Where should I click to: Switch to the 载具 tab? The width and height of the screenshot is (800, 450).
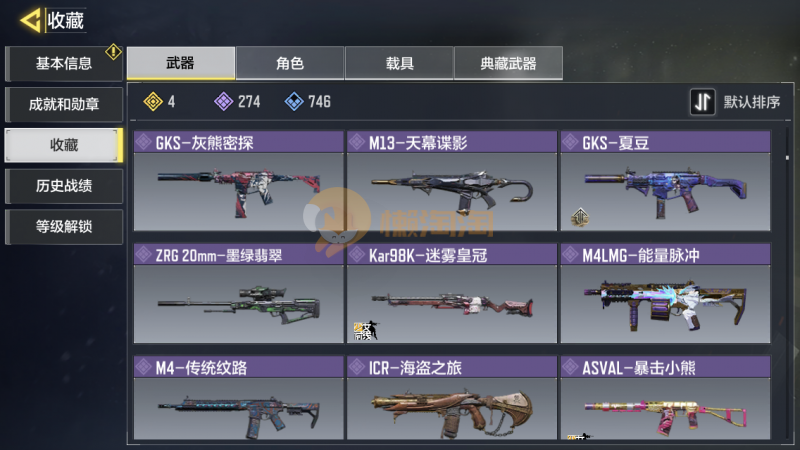[x=399, y=63]
